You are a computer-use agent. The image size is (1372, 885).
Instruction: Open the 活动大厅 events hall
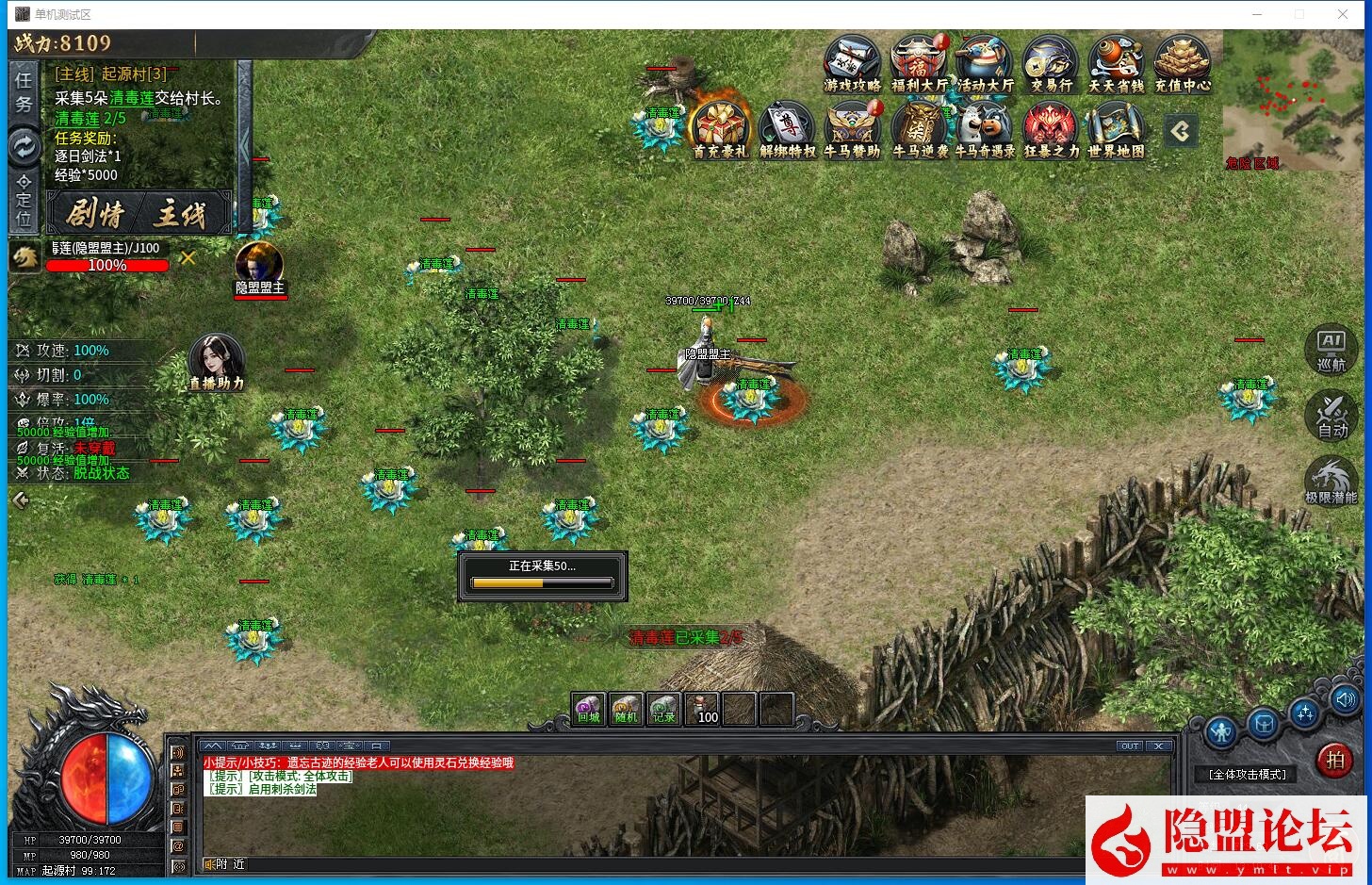tap(984, 63)
